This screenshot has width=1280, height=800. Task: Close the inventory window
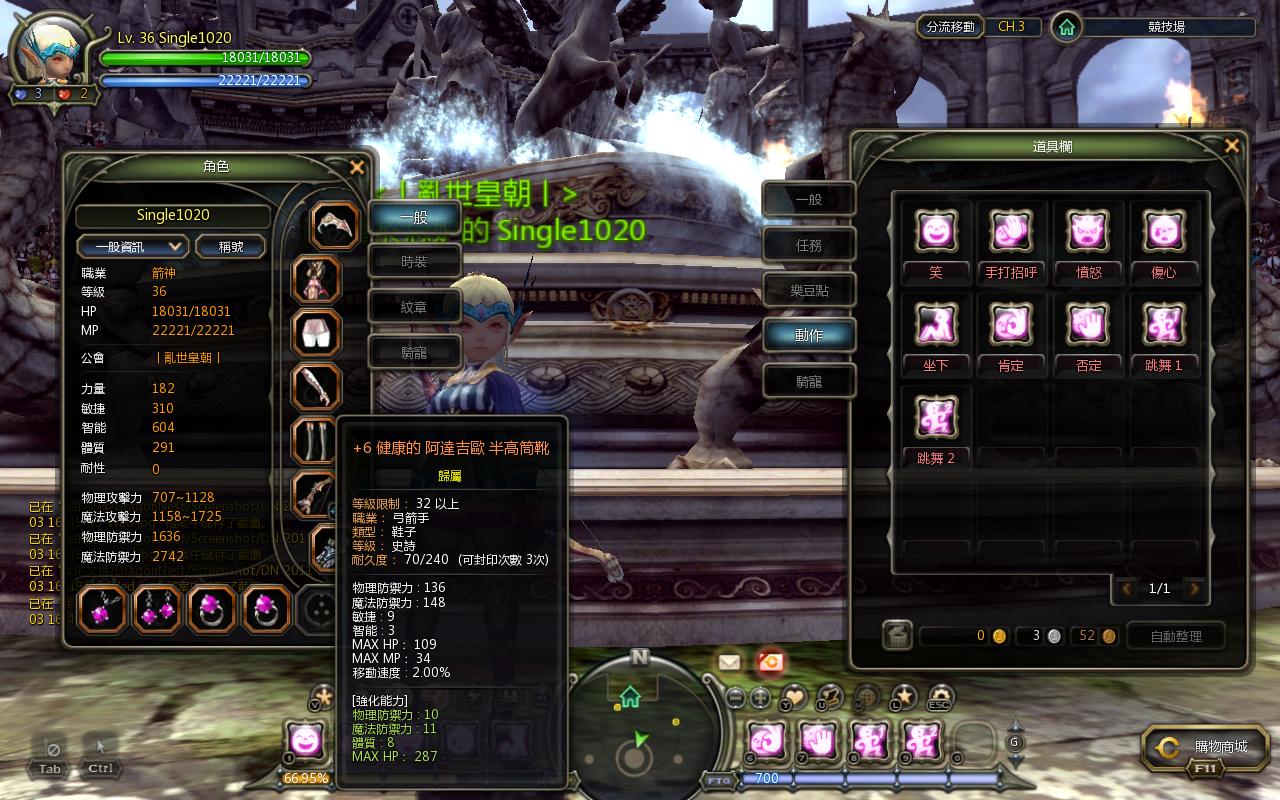pos(1232,147)
